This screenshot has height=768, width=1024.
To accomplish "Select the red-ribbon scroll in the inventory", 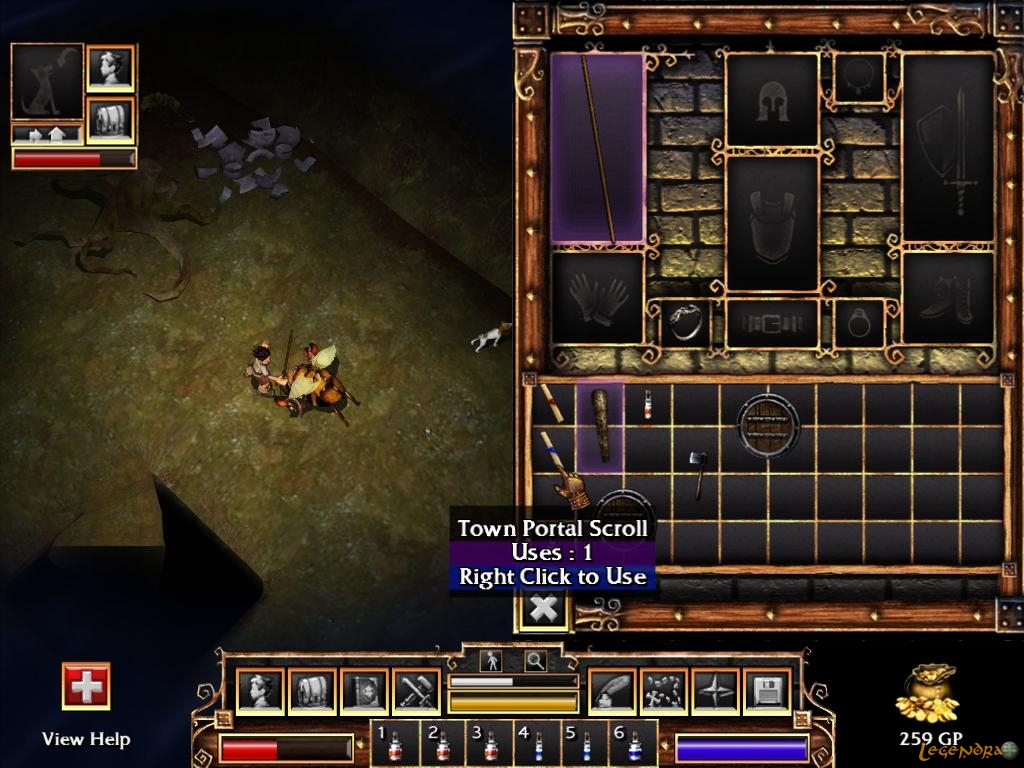I will [x=548, y=402].
